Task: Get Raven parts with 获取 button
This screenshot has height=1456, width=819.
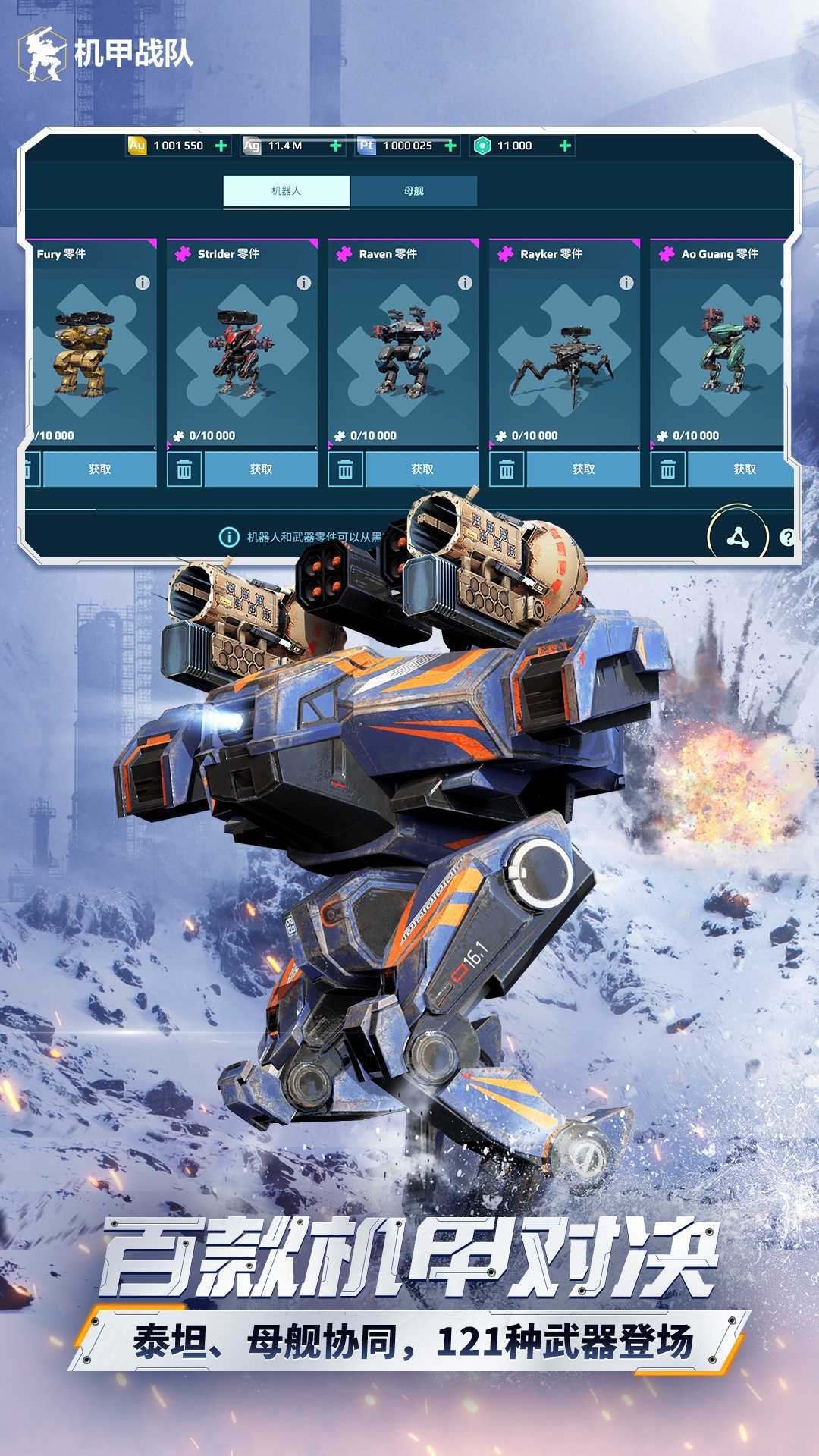Action: click(422, 469)
